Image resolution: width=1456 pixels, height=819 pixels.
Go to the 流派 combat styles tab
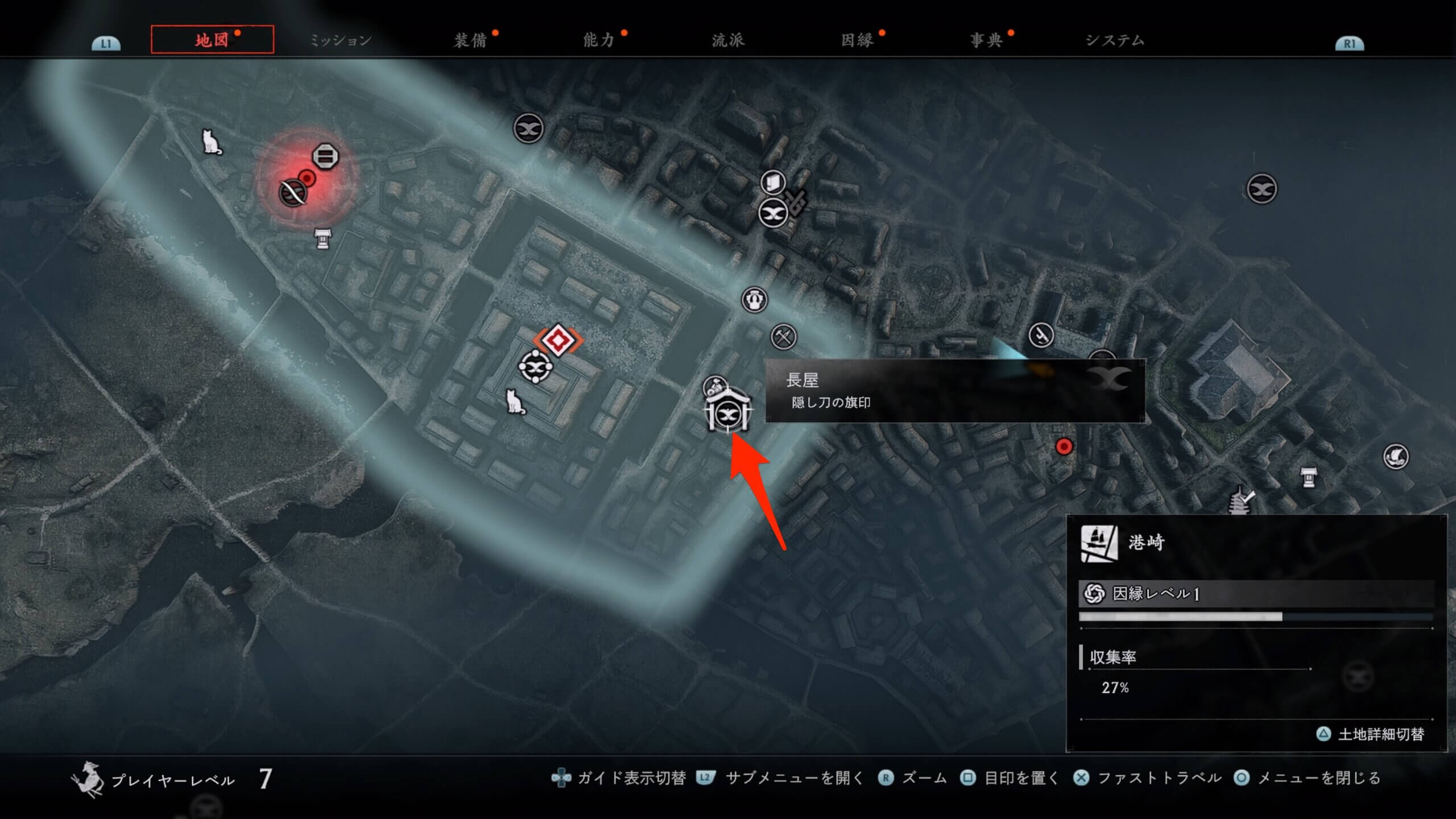coord(728,40)
